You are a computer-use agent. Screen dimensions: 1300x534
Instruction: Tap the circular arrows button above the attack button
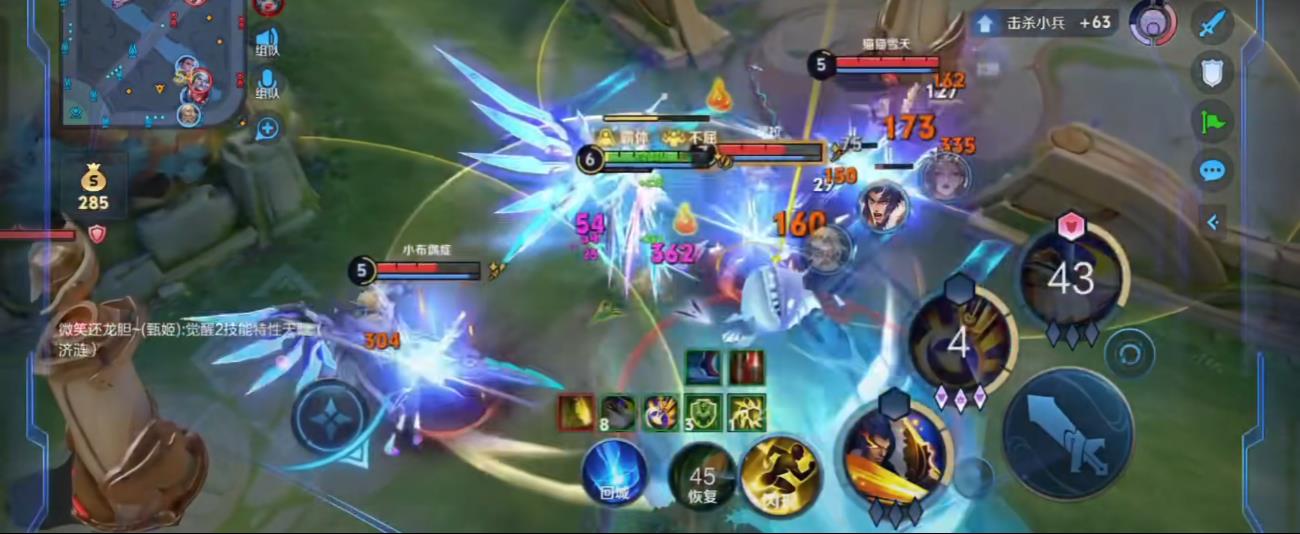pyautogui.click(x=1130, y=353)
